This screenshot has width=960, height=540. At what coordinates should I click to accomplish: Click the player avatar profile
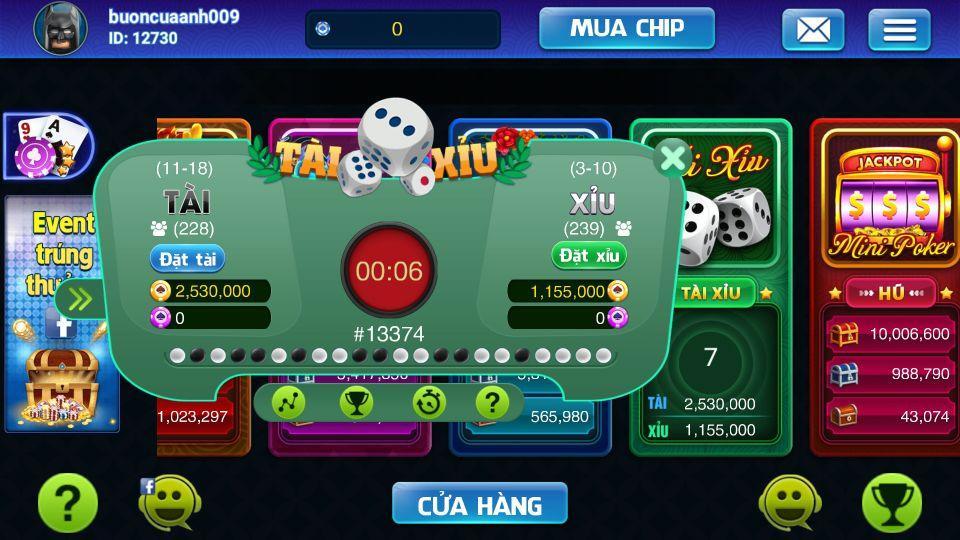tap(60, 28)
